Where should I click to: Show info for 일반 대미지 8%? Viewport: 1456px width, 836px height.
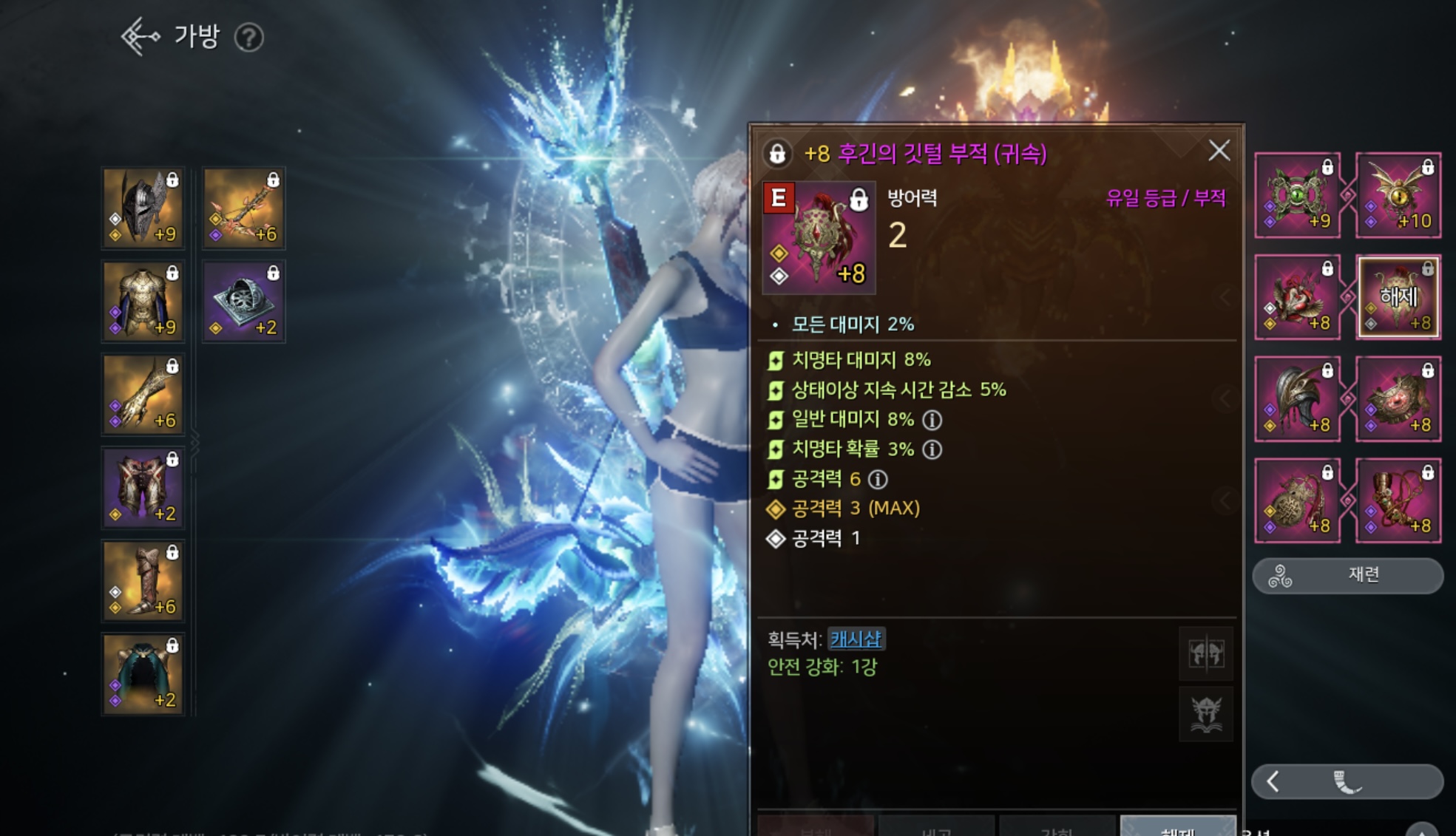pyautogui.click(x=932, y=420)
